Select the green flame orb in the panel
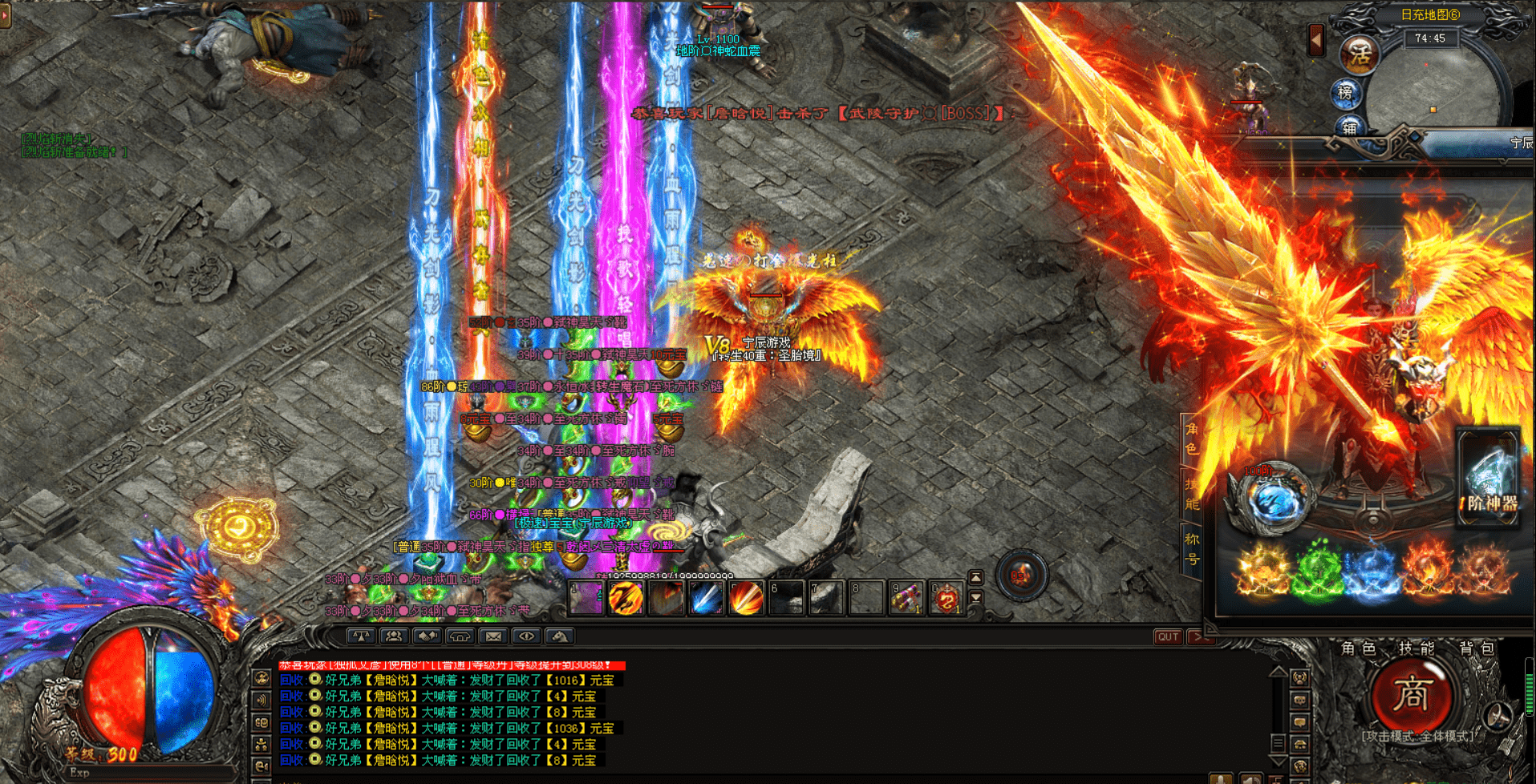1536x784 pixels. pos(1317,571)
